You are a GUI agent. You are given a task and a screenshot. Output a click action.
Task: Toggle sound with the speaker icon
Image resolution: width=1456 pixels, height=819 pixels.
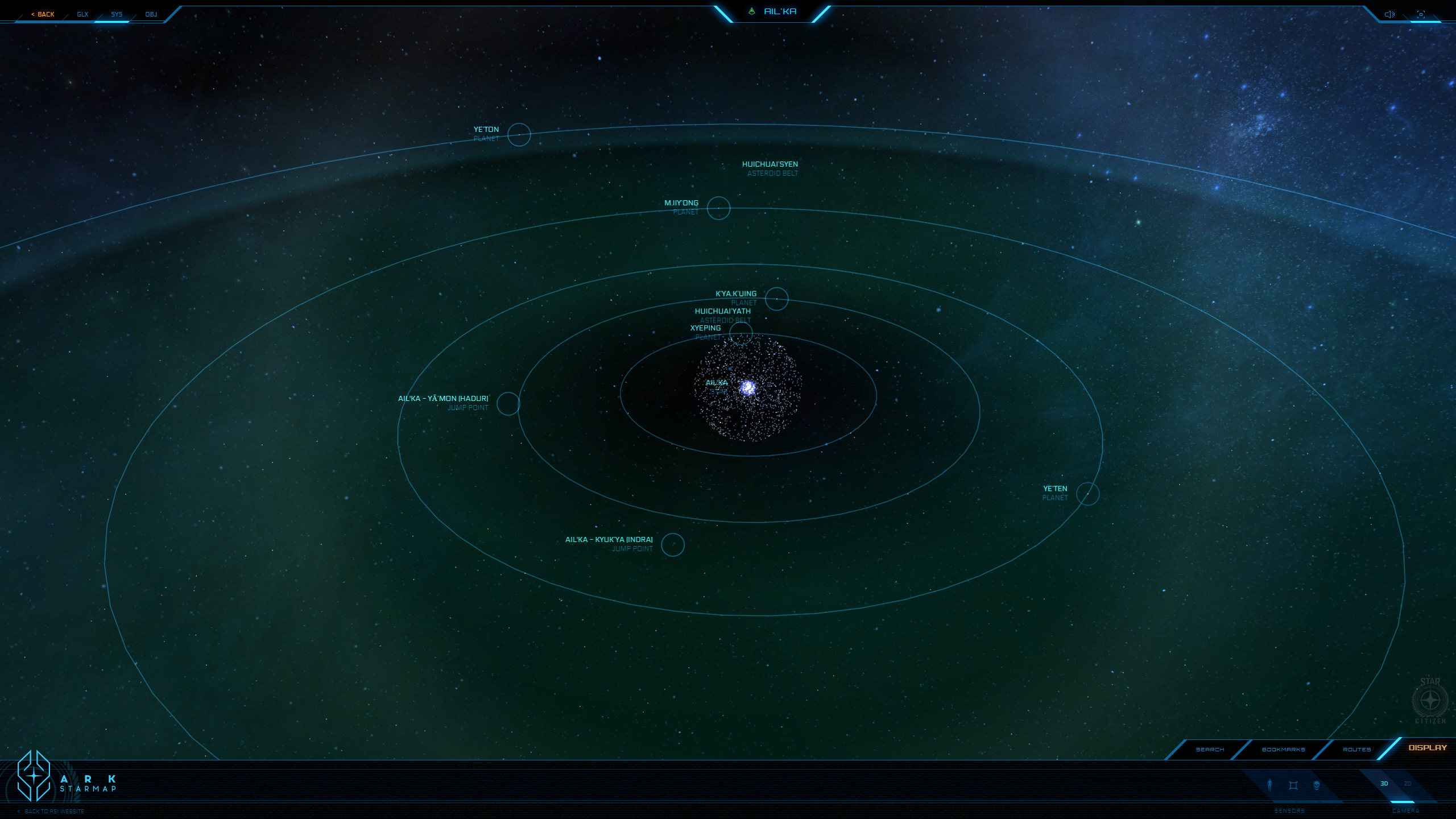pyautogui.click(x=1389, y=14)
